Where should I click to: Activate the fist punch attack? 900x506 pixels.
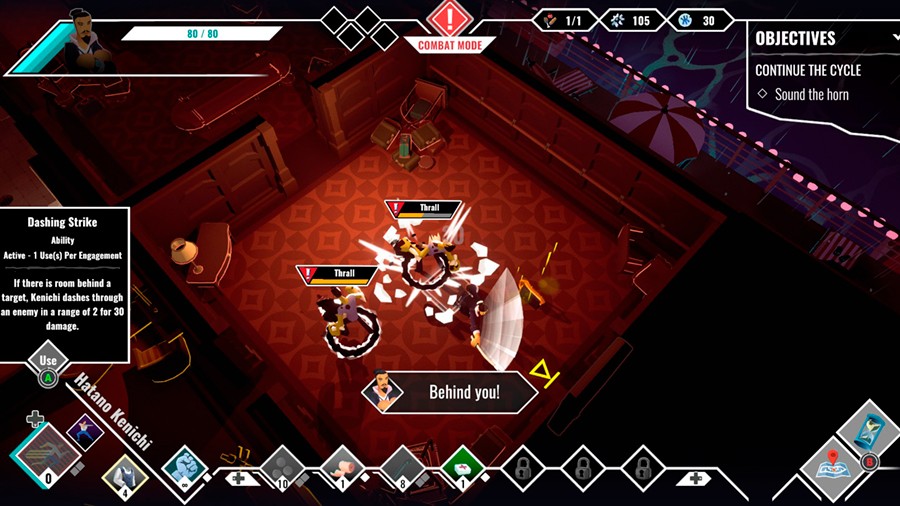pyautogui.click(x=184, y=466)
